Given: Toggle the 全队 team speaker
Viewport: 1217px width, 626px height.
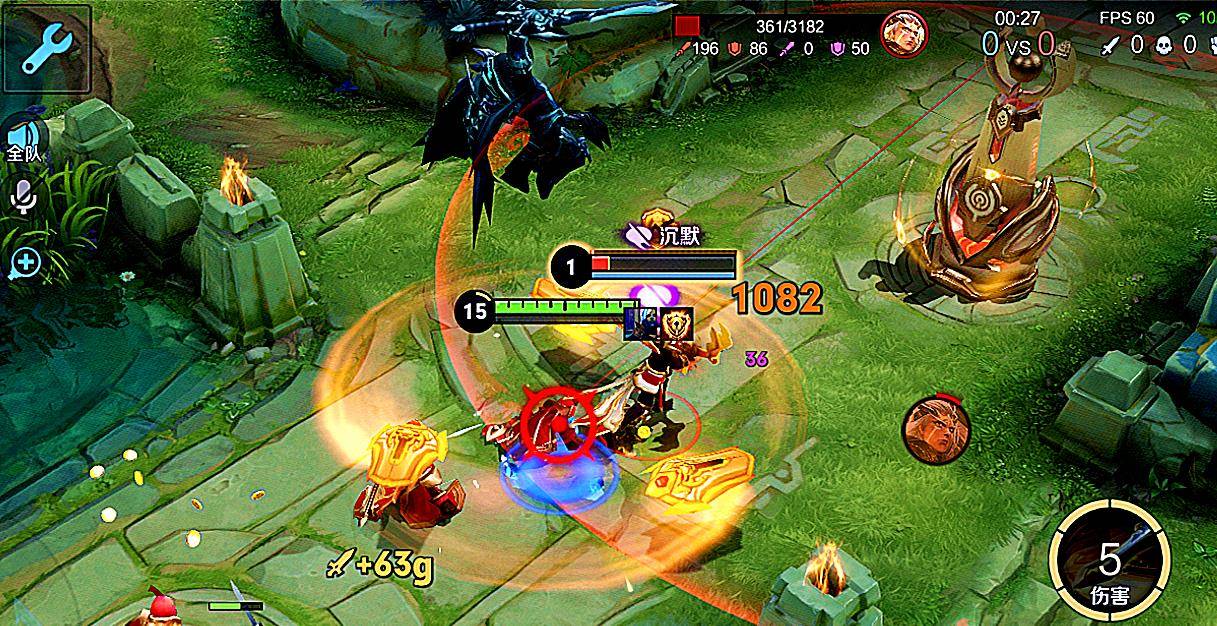Looking at the screenshot, I should (x=22, y=141).
